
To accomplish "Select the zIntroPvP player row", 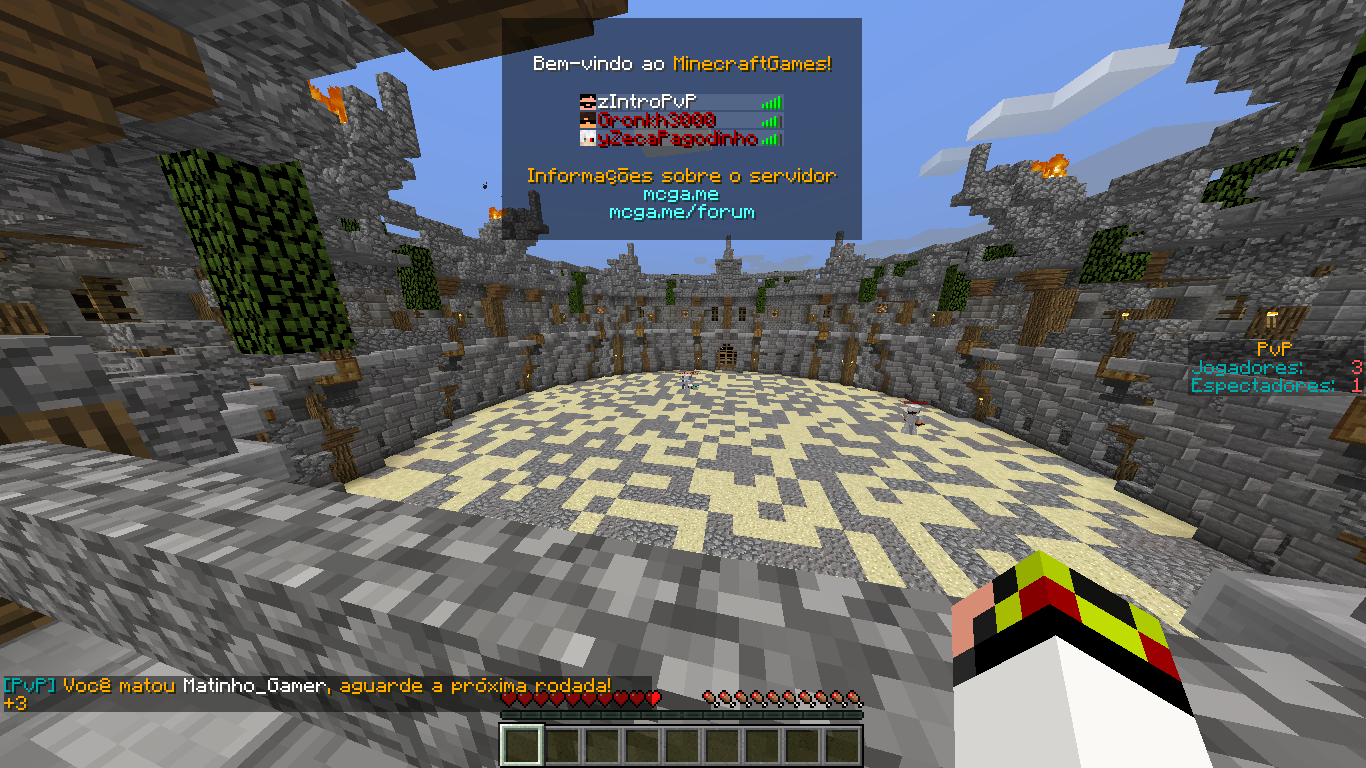I will coord(680,102).
